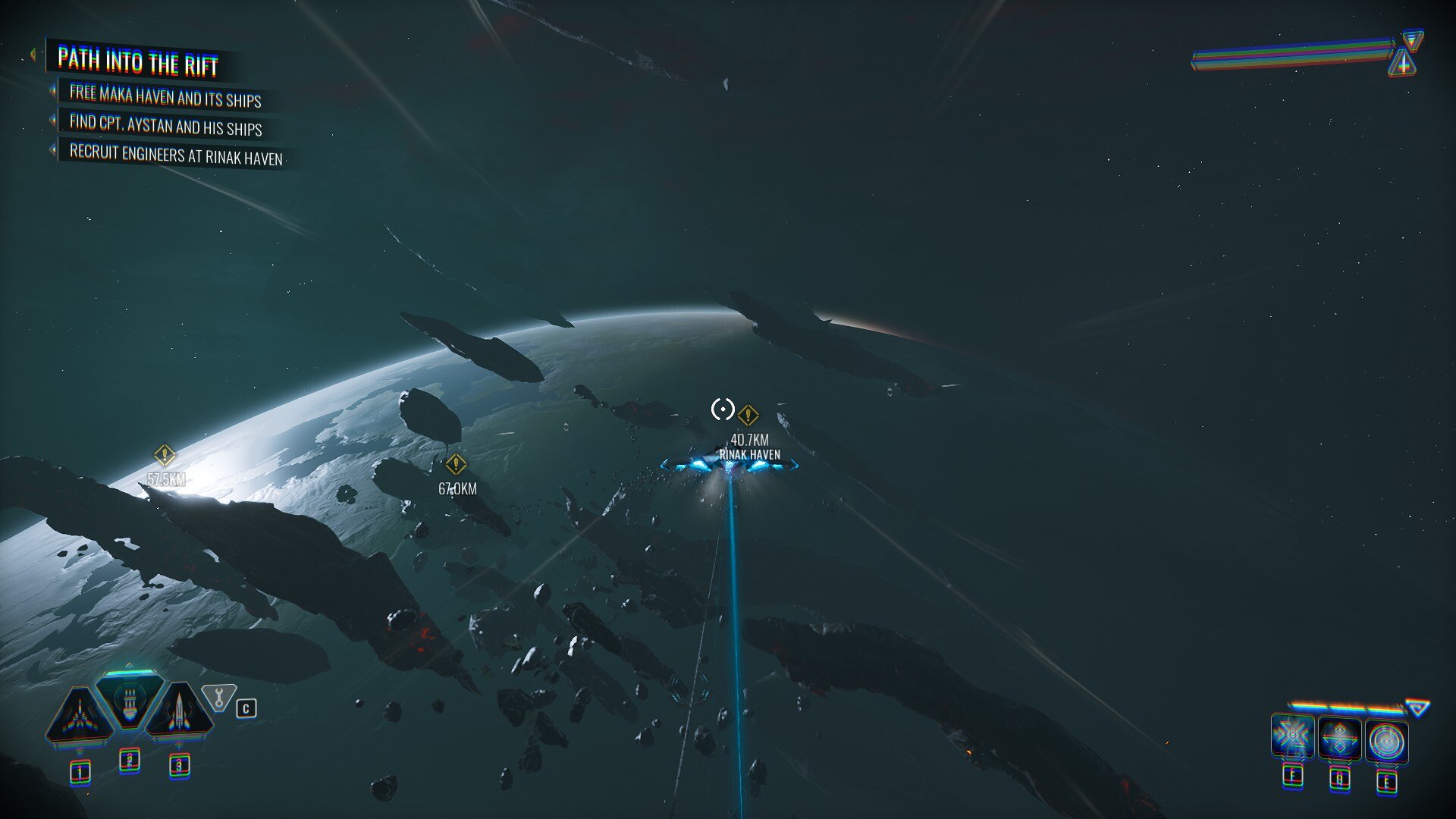Select the Find Cpt. Aystan objective
The width and height of the screenshot is (1456, 819).
click(x=165, y=125)
